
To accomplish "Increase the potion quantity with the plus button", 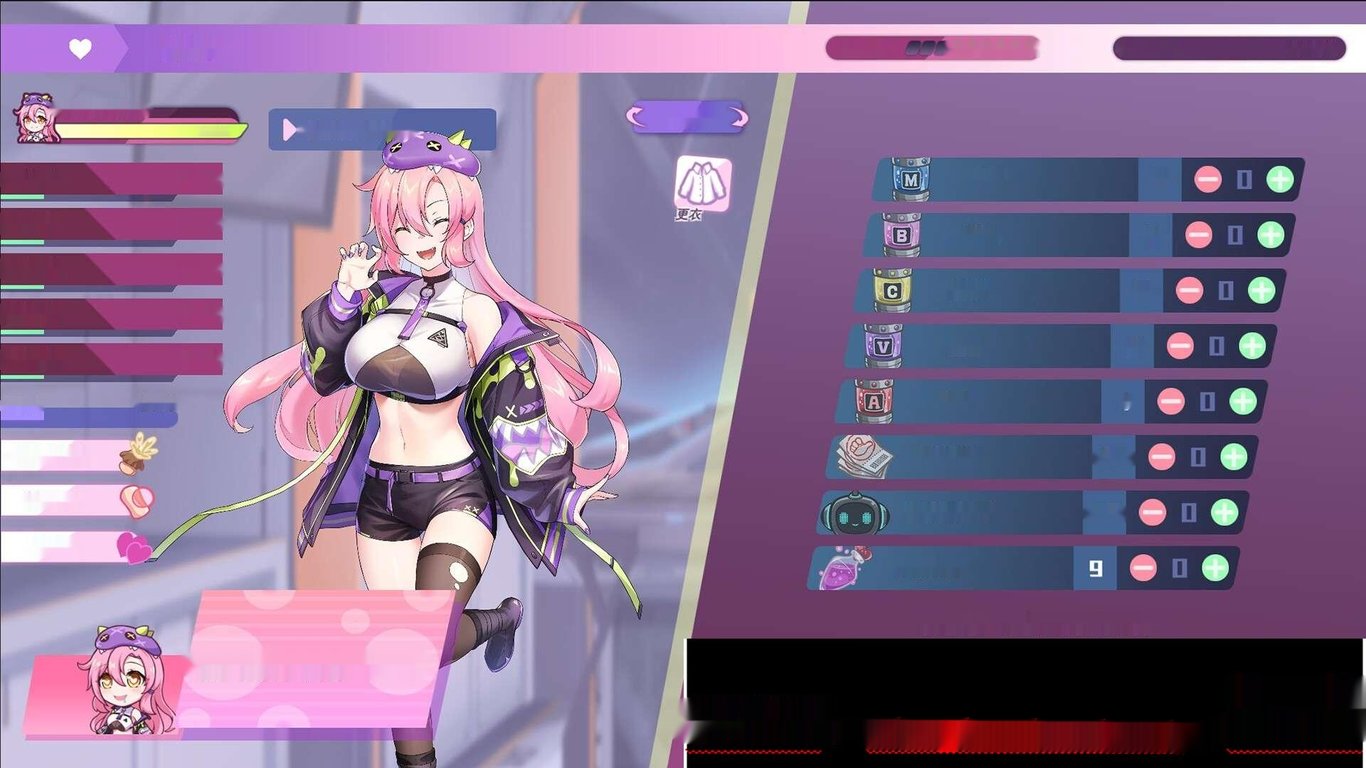I will click(1213, 566).
